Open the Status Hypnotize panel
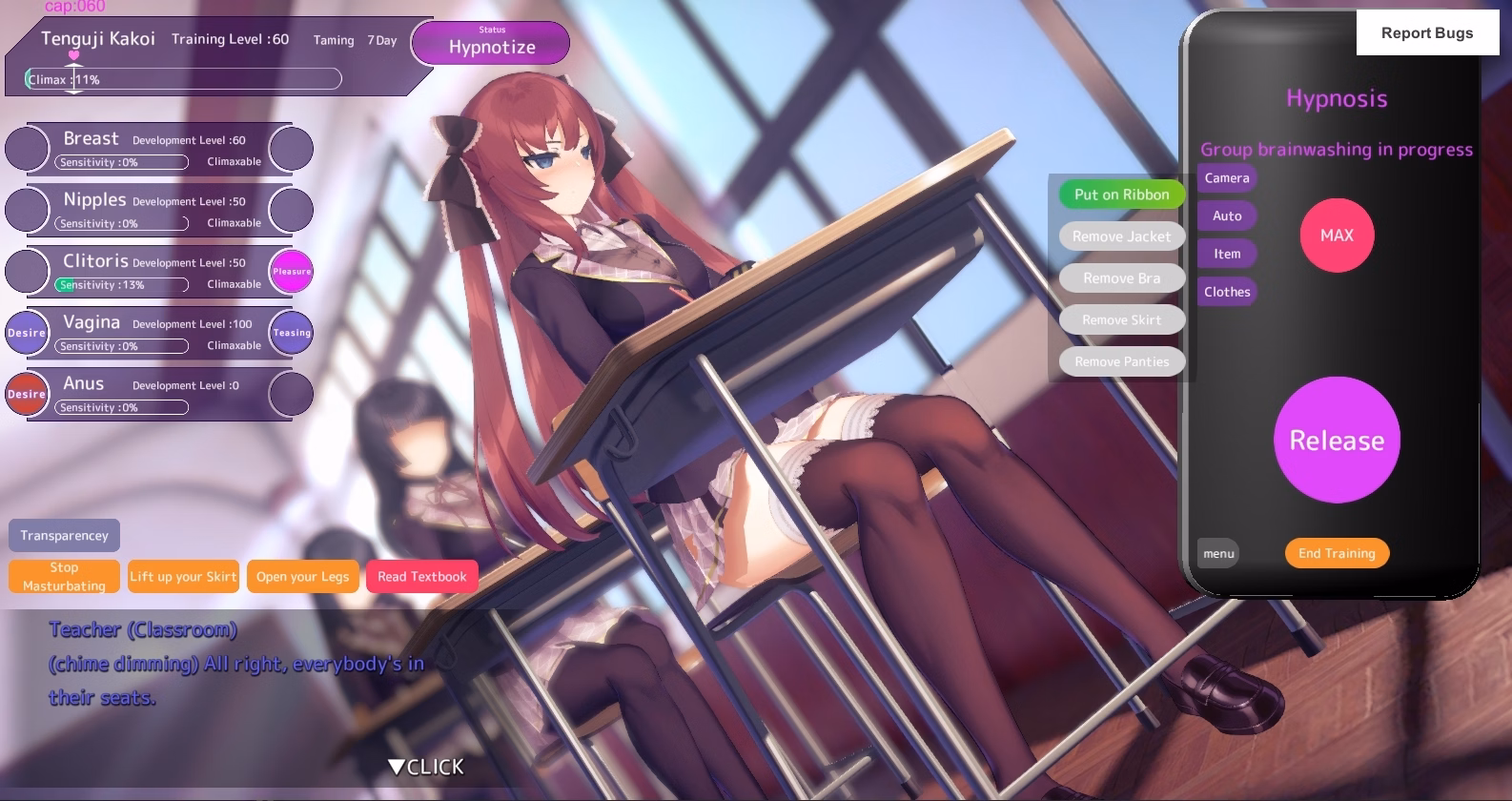 click(x=489, y=43)
